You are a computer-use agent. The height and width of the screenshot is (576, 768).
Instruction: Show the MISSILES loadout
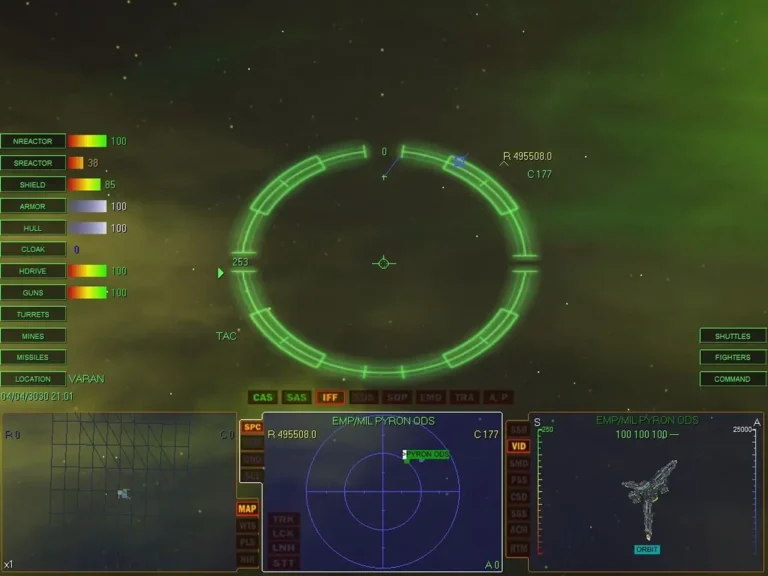coord(33,357)
